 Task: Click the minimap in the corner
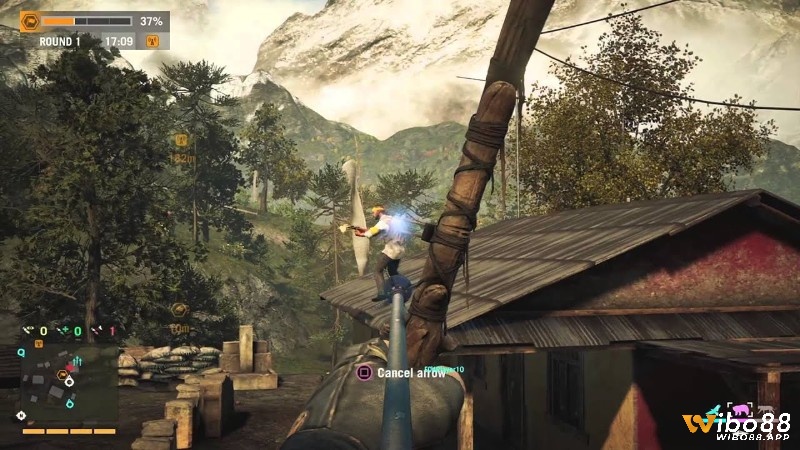(x=66, y=385)
